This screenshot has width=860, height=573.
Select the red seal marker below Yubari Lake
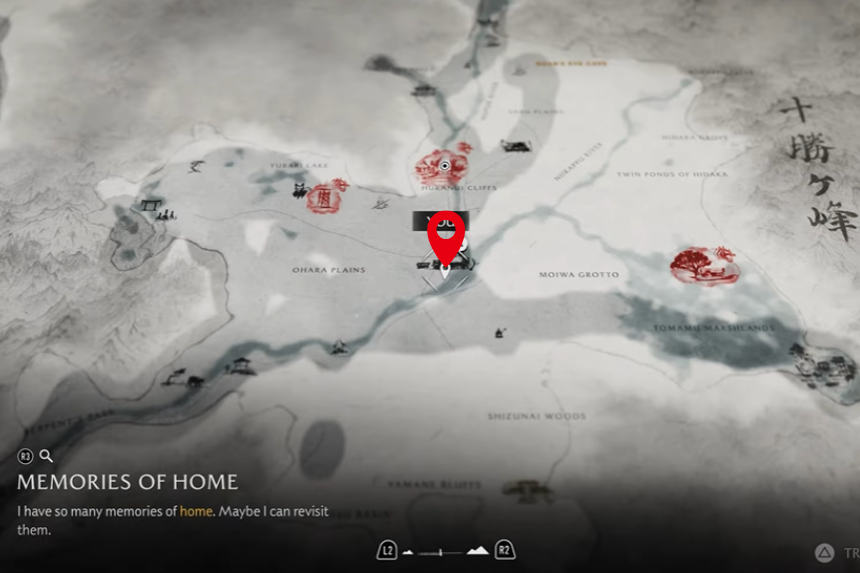324,198
